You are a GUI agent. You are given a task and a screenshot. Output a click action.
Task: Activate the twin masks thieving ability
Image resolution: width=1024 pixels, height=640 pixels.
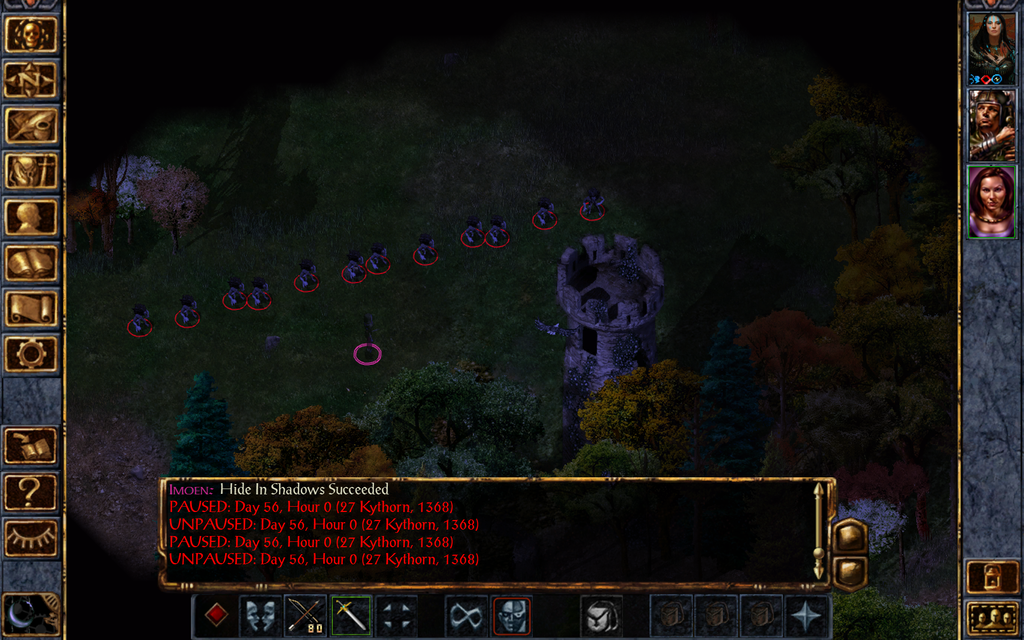pyautogui.click(x=259, y=615)
